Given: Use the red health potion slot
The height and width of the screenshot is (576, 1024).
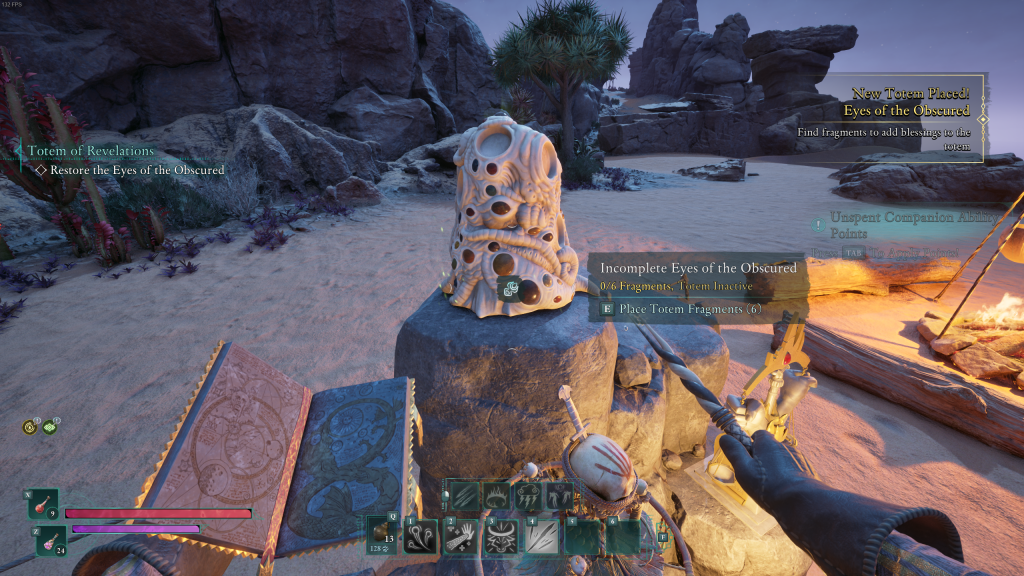Looking at the screenshot, I should [x=44, y=505].
